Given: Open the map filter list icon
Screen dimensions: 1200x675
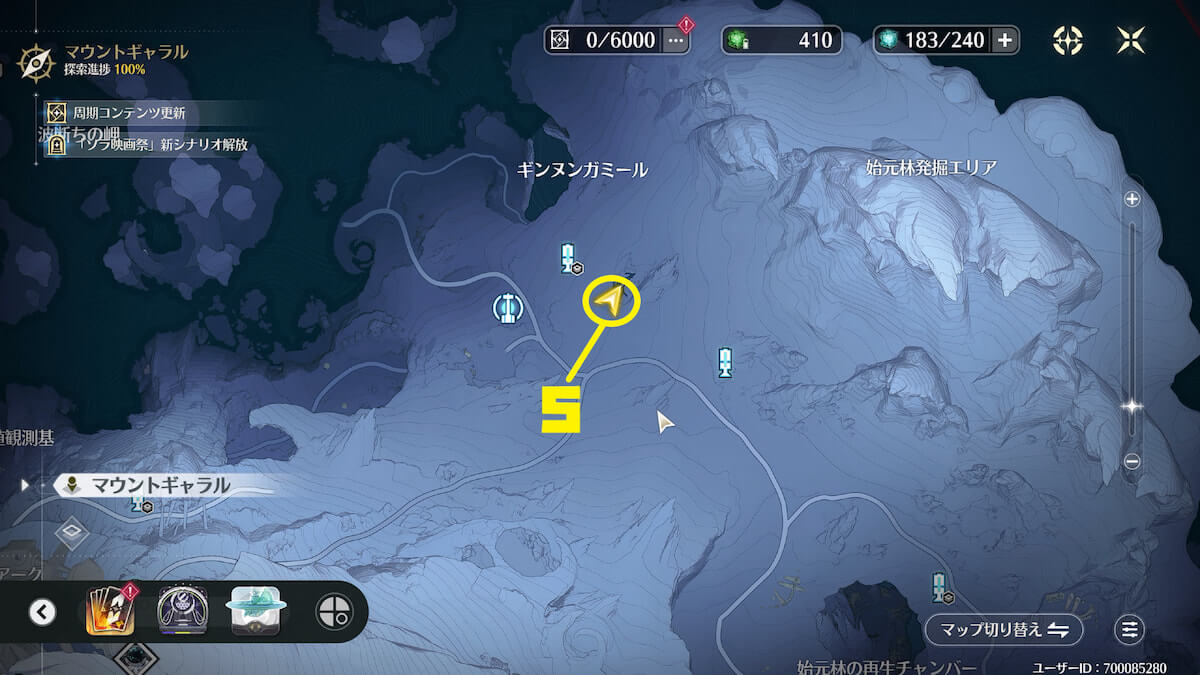Looking at the screenshot, I should [x=1130, y=630].
